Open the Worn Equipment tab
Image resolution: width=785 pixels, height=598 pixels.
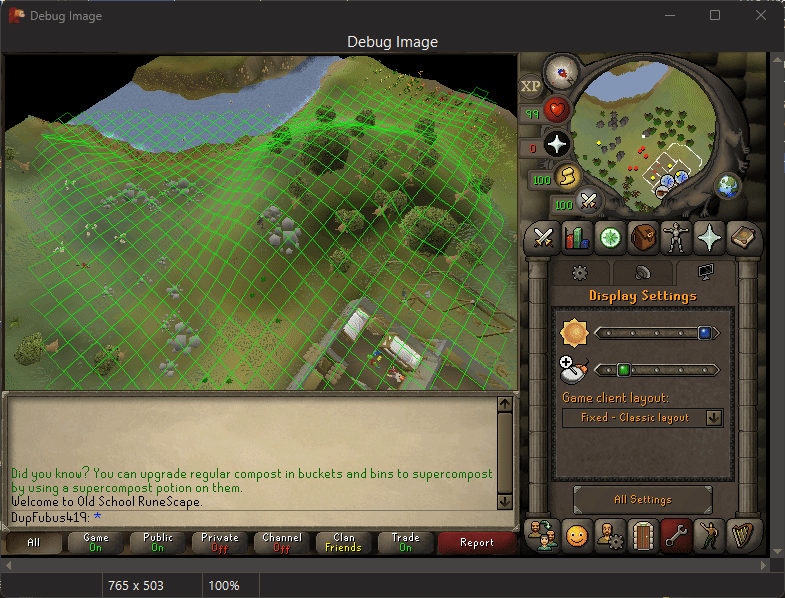point(677,239)
